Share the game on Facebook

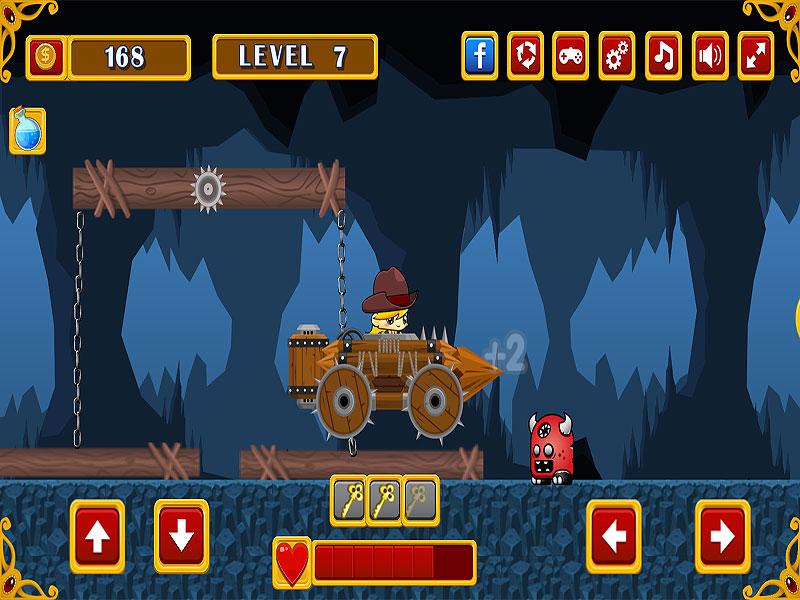click(x=480, y=56)
